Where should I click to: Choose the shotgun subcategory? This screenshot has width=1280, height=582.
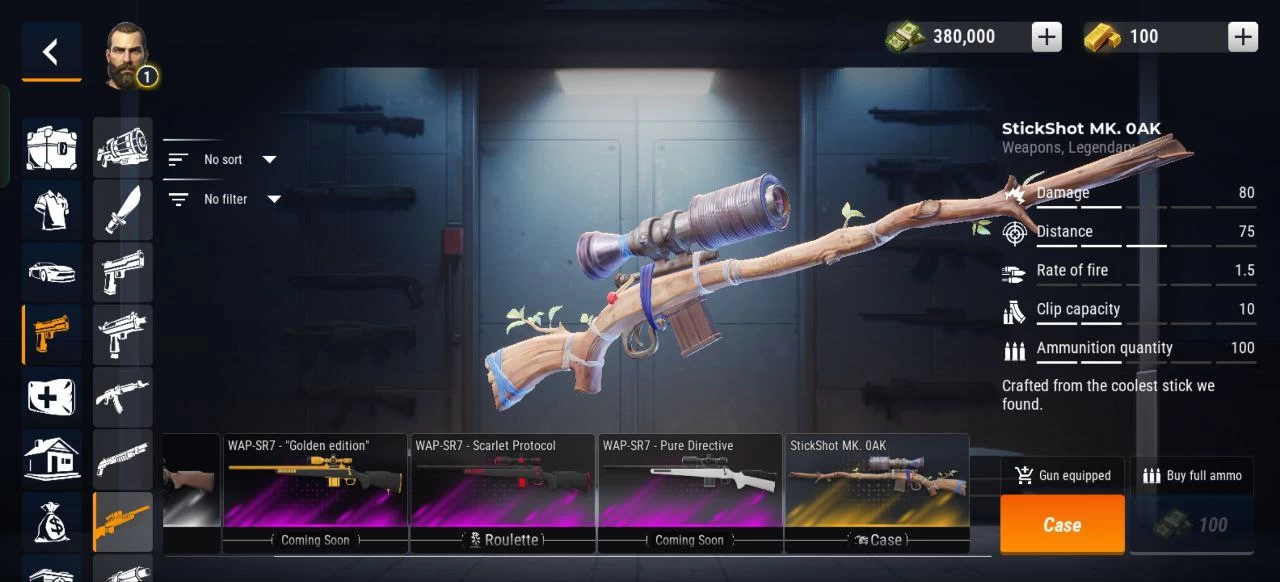(x=123, y=459)
